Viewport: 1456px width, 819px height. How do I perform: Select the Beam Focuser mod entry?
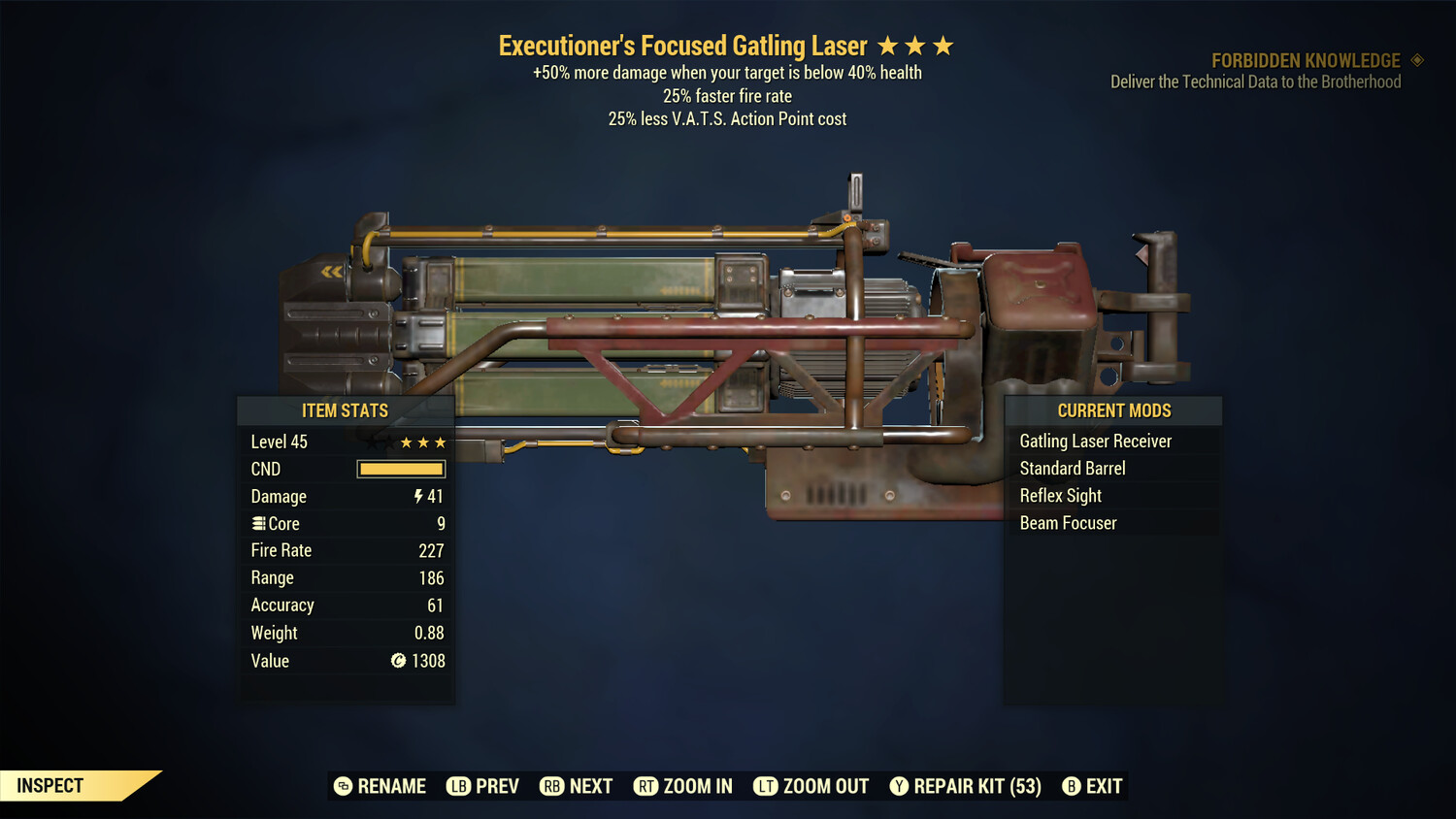tap(1068, 523)
